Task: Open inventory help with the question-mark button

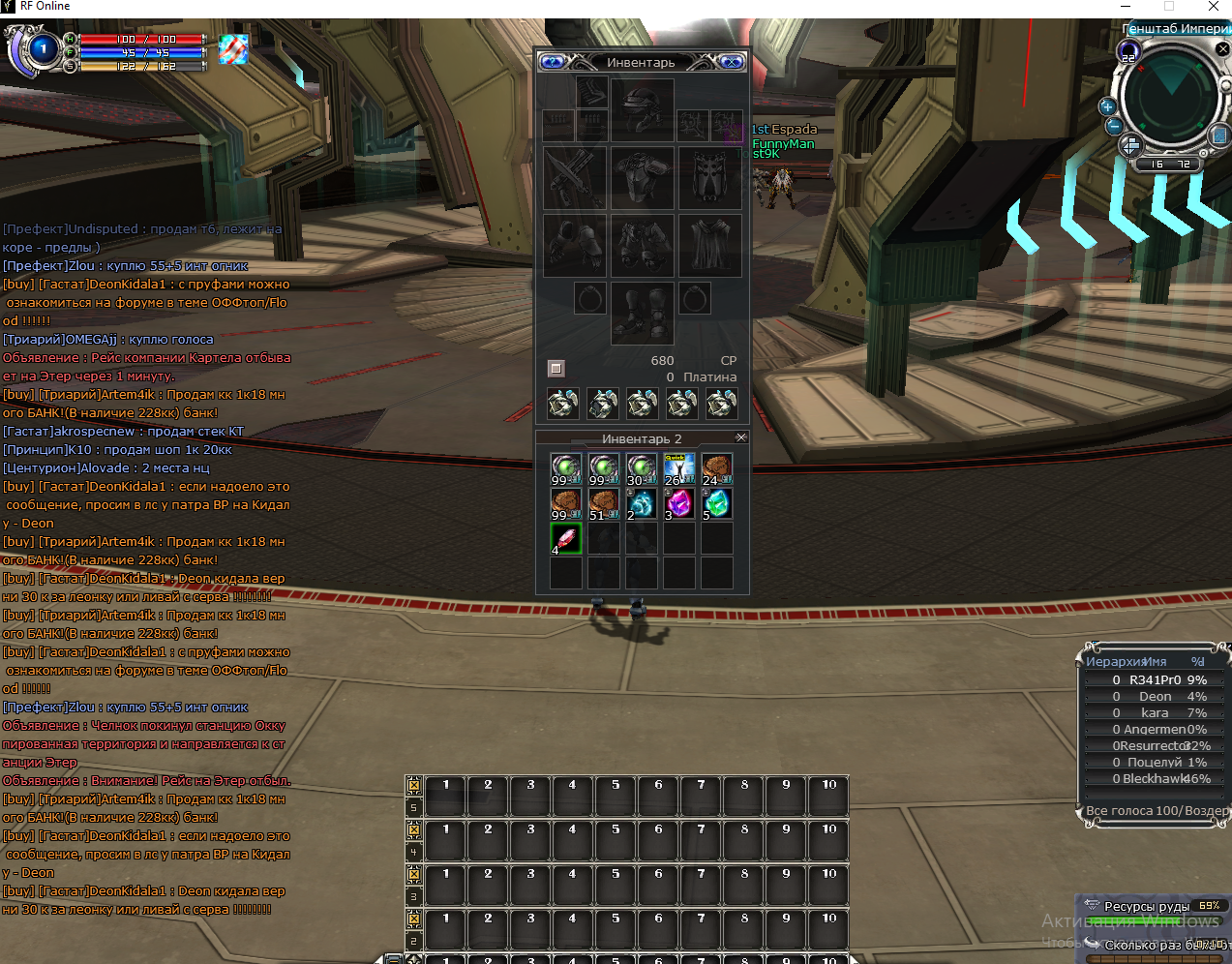Action: [552, 62]
